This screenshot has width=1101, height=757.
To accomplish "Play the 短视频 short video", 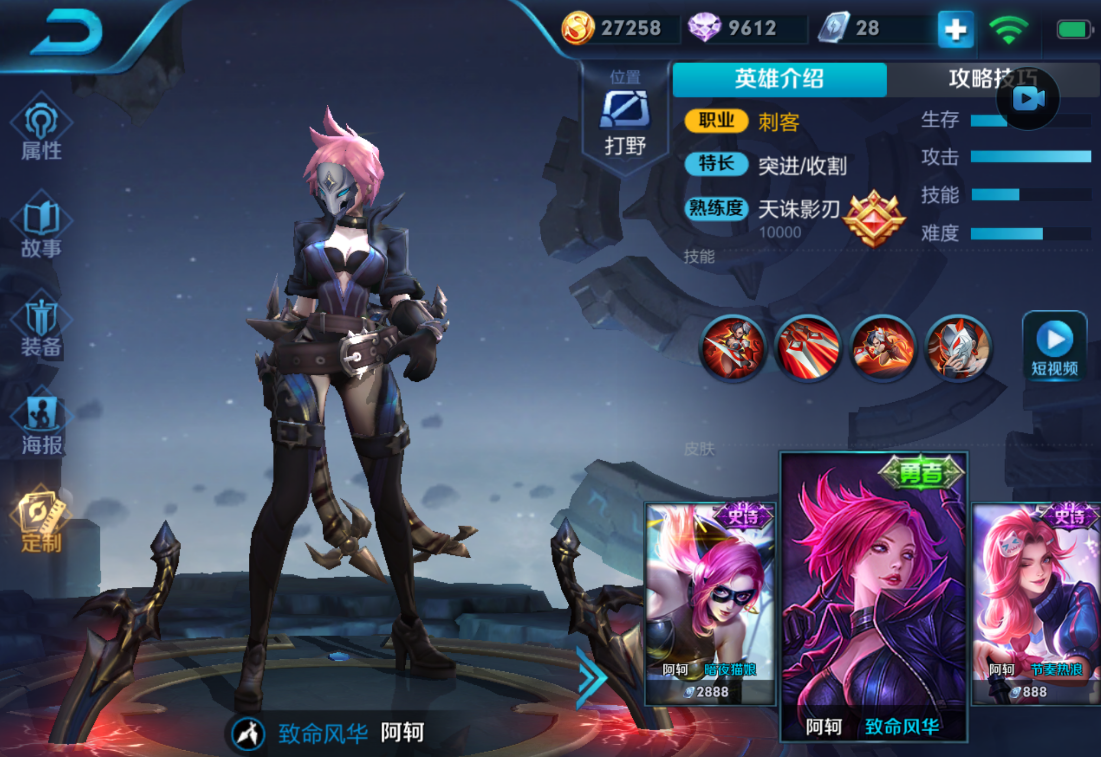I will [1054, 346].
